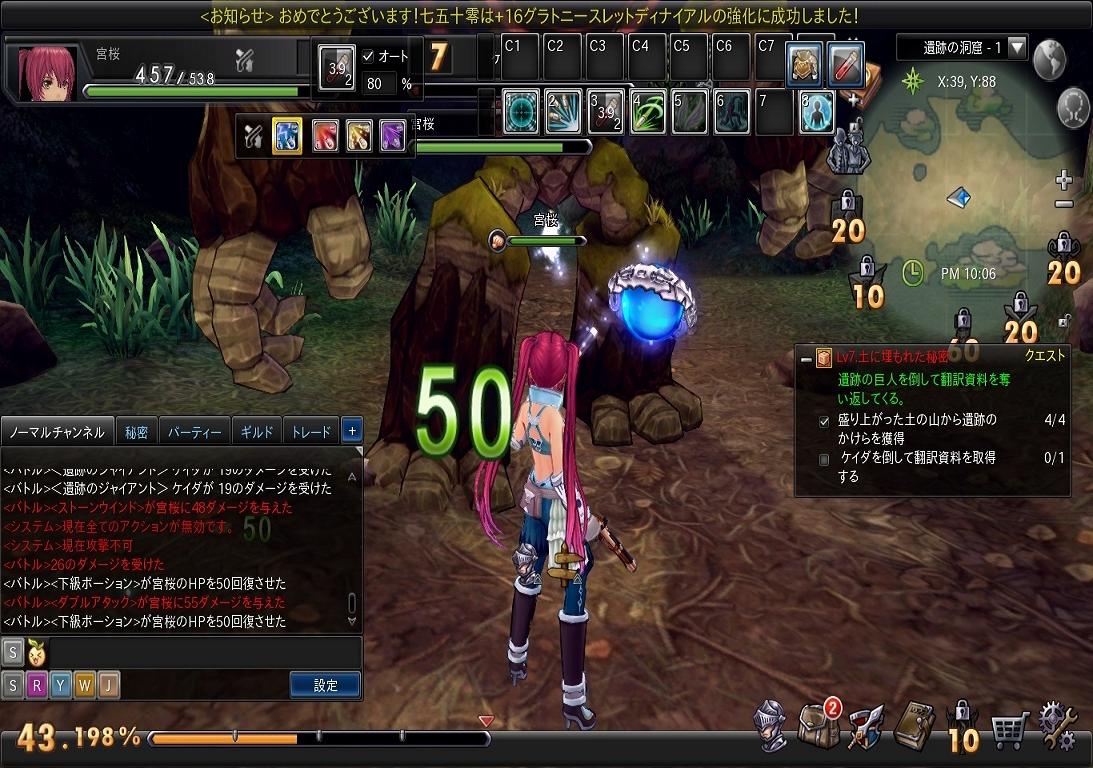
Task: Open the gear and wrench settings
Action: 1058,724
